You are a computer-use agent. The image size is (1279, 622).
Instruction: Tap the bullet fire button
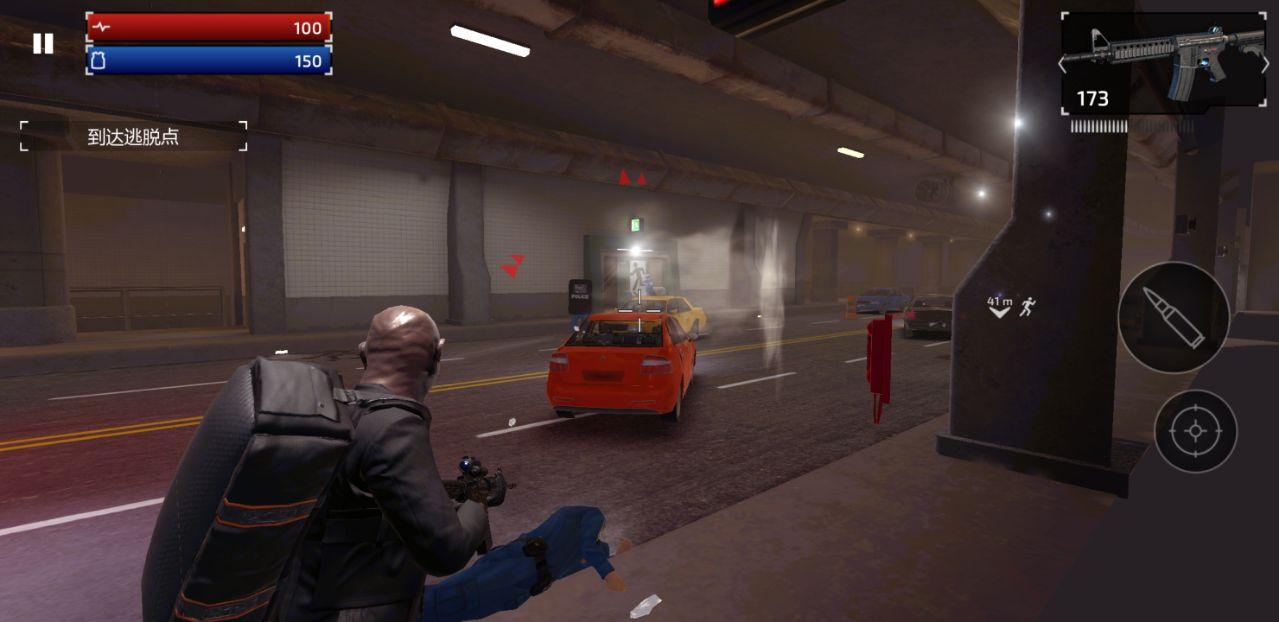click(x=1173, y=318)
